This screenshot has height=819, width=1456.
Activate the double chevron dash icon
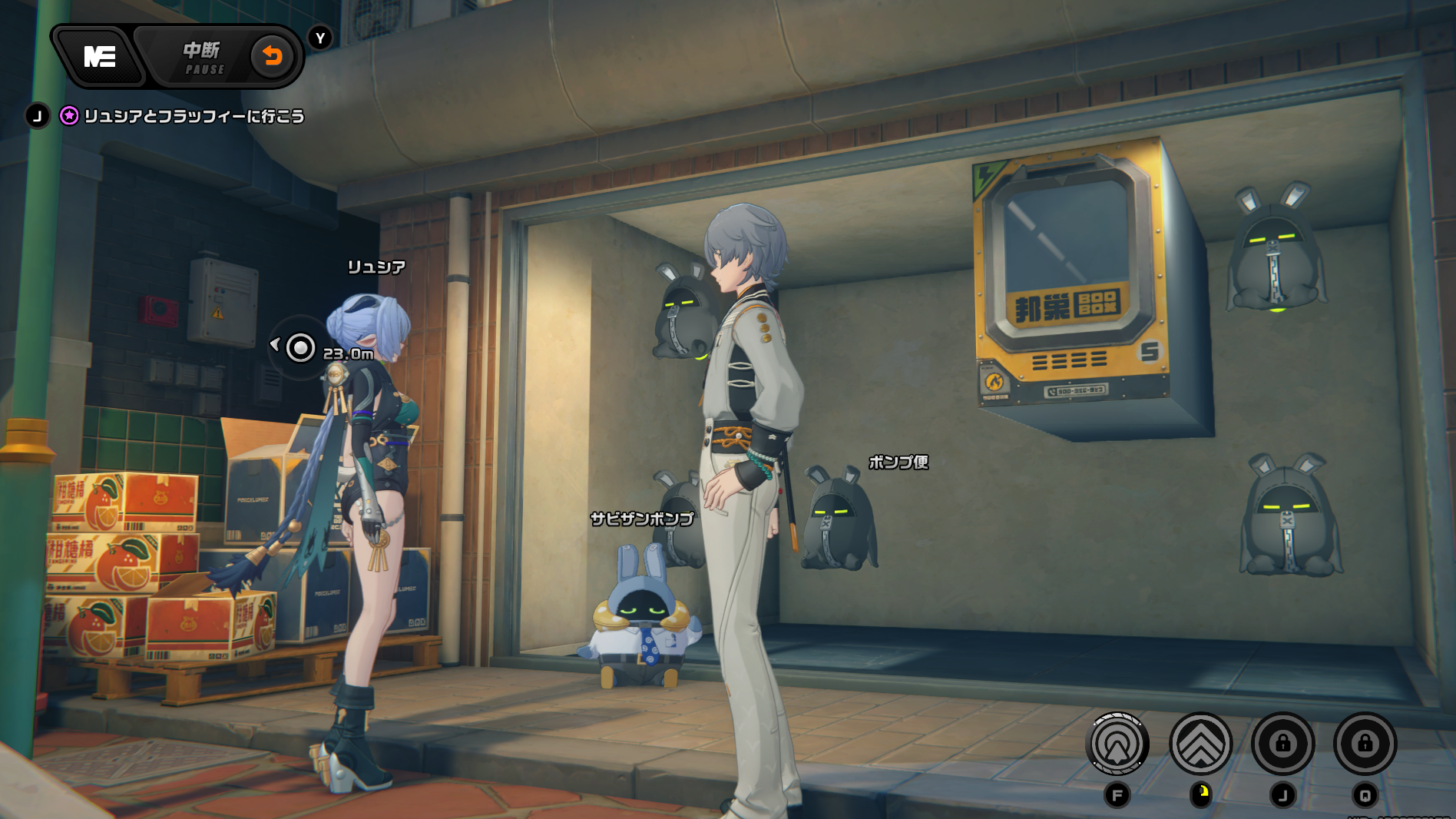click(x=1200, y=744)
